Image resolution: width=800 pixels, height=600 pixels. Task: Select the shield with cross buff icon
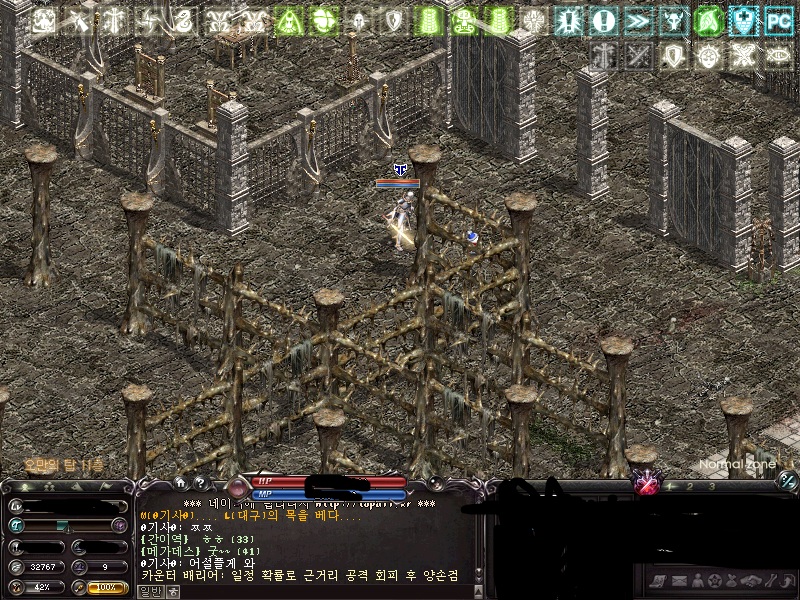coord(742,20)
